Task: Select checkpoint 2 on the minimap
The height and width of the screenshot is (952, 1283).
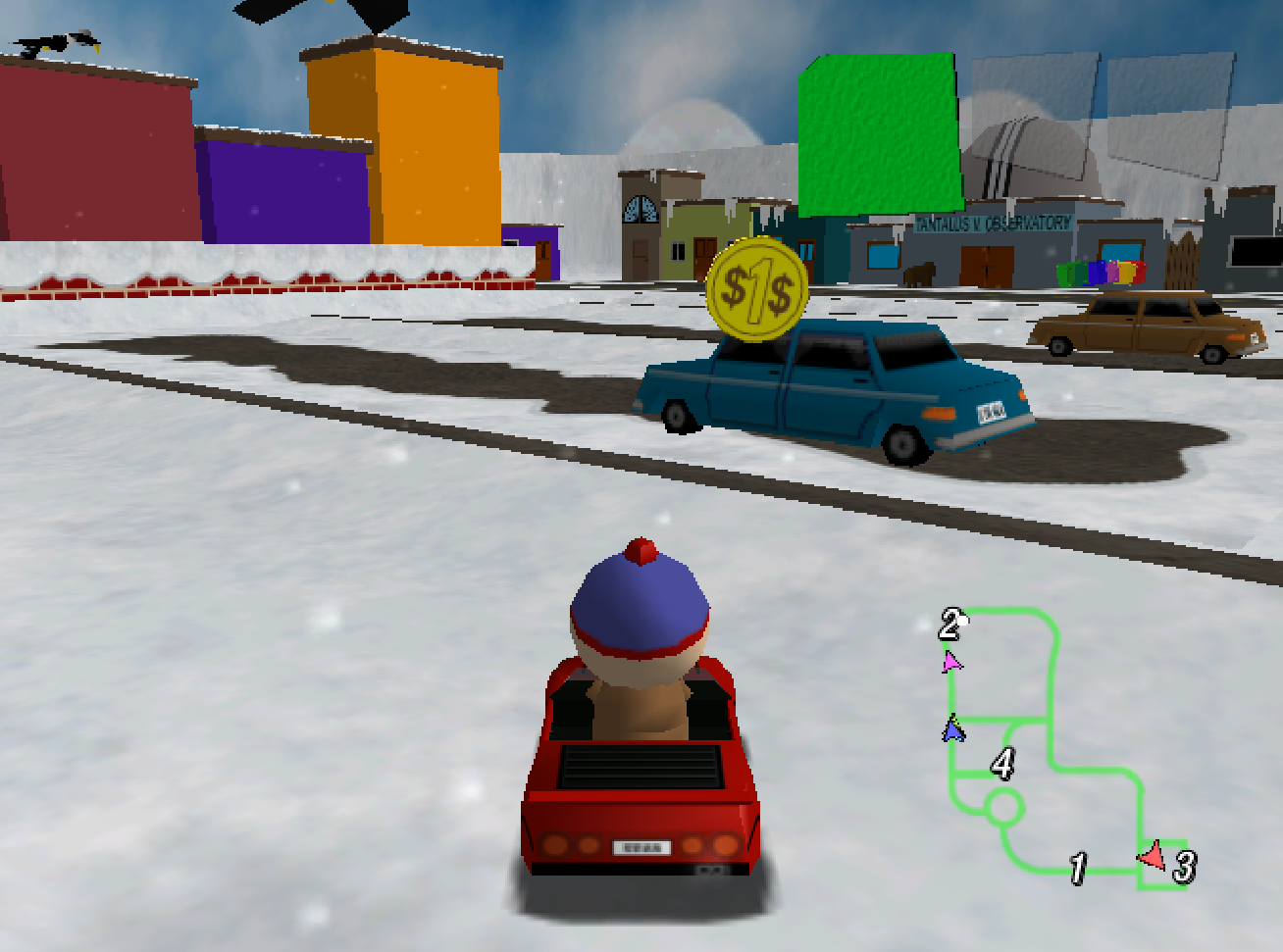Action: 949,624
